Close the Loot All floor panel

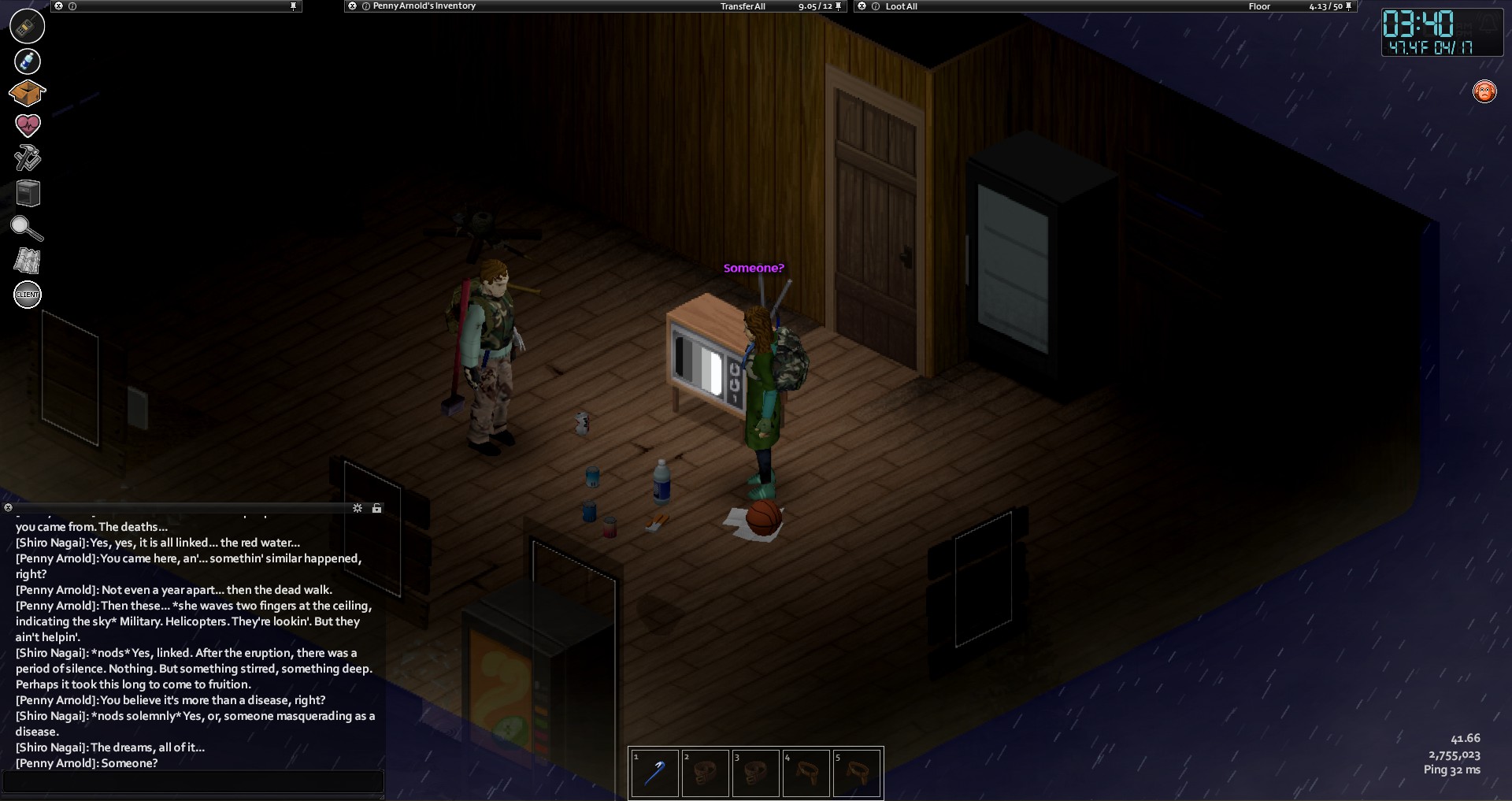862,6
